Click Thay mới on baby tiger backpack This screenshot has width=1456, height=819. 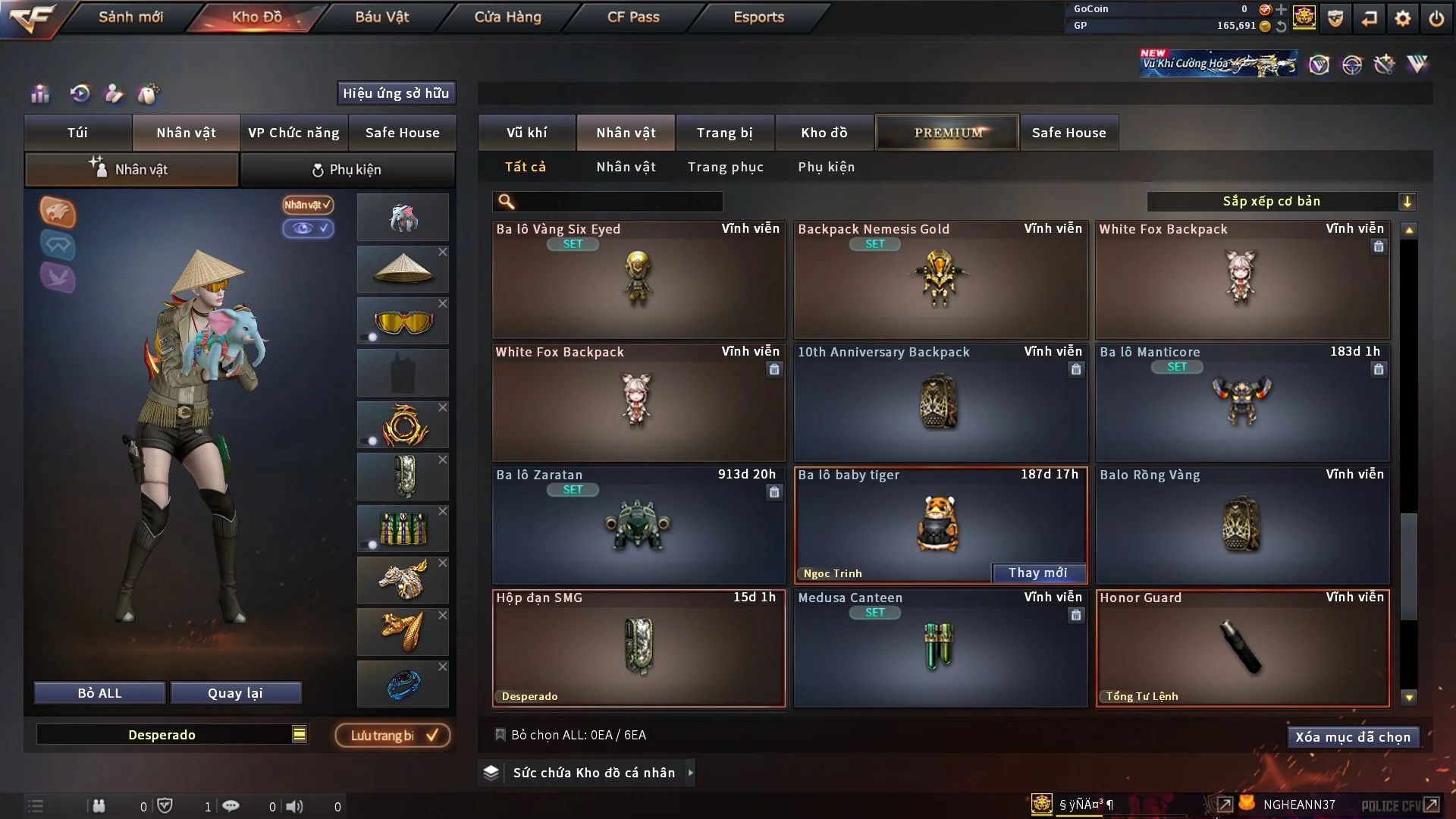(x=1037, y=573)
